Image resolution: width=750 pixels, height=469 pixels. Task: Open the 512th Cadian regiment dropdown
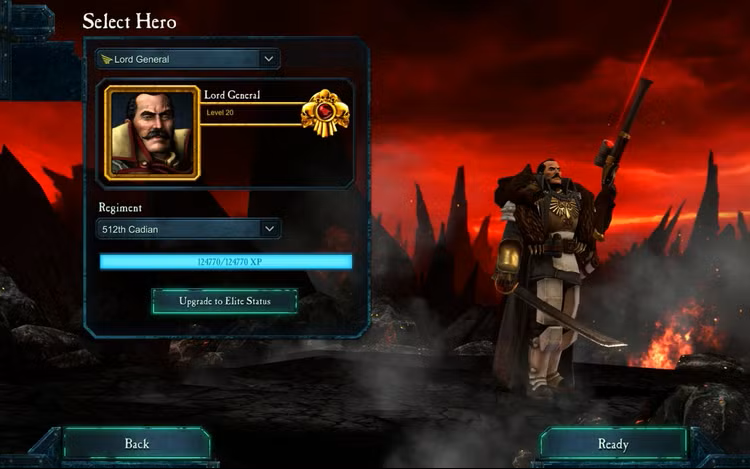pyautogui.click(x=188, y=229)
